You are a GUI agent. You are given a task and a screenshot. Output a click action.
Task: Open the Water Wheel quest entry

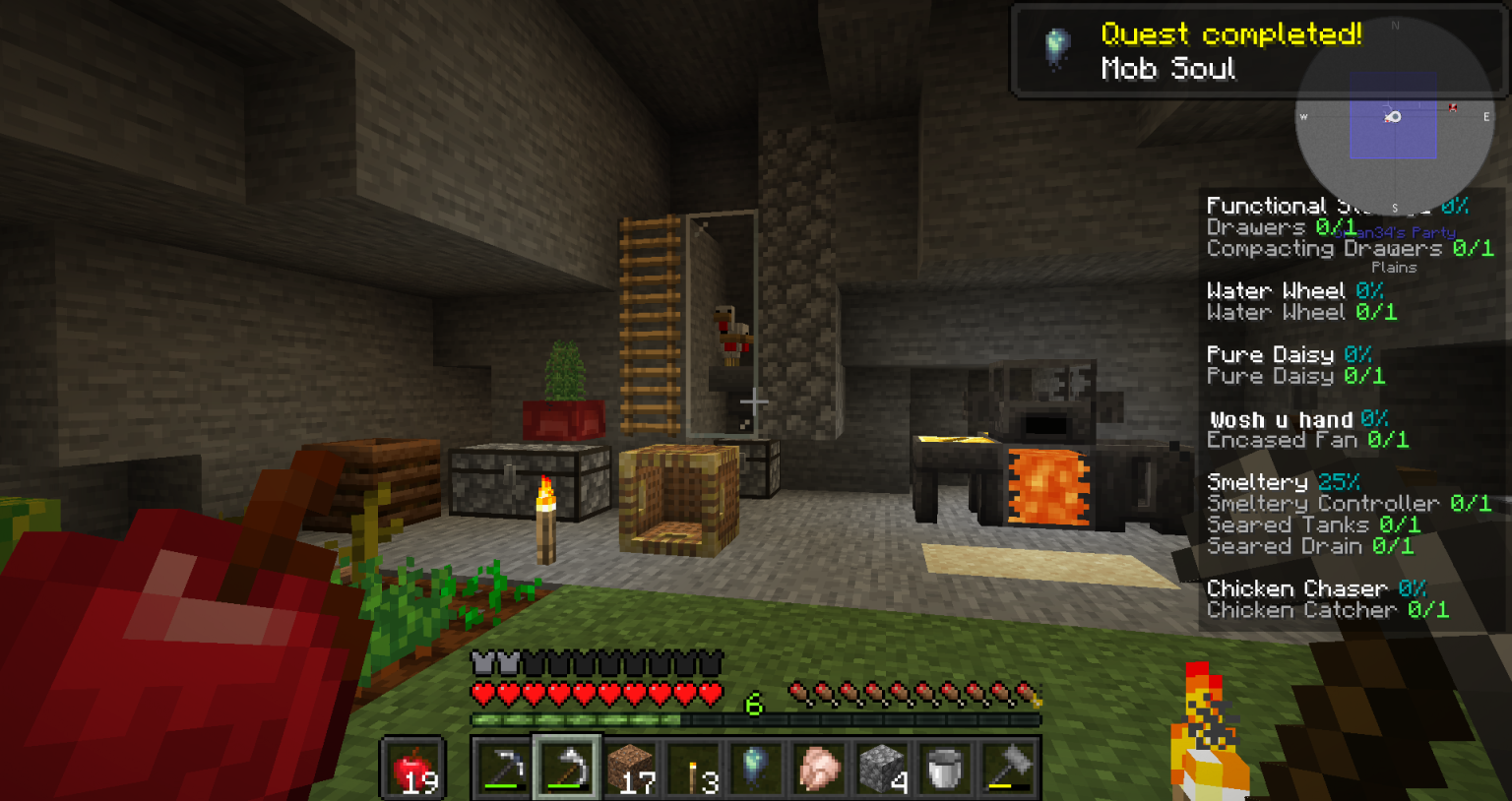(1276, 290)
